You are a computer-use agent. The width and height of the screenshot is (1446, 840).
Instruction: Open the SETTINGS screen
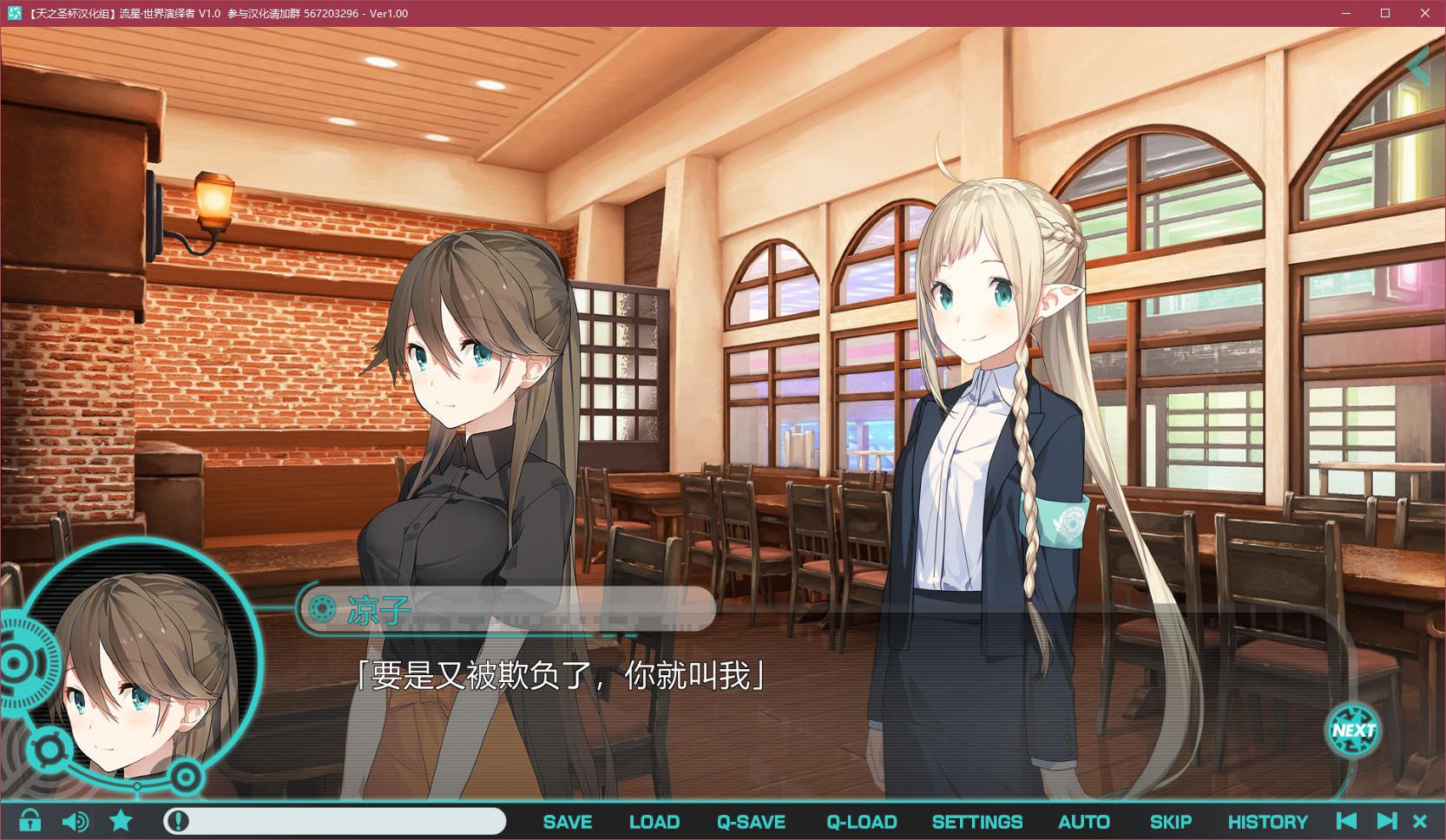977,821
